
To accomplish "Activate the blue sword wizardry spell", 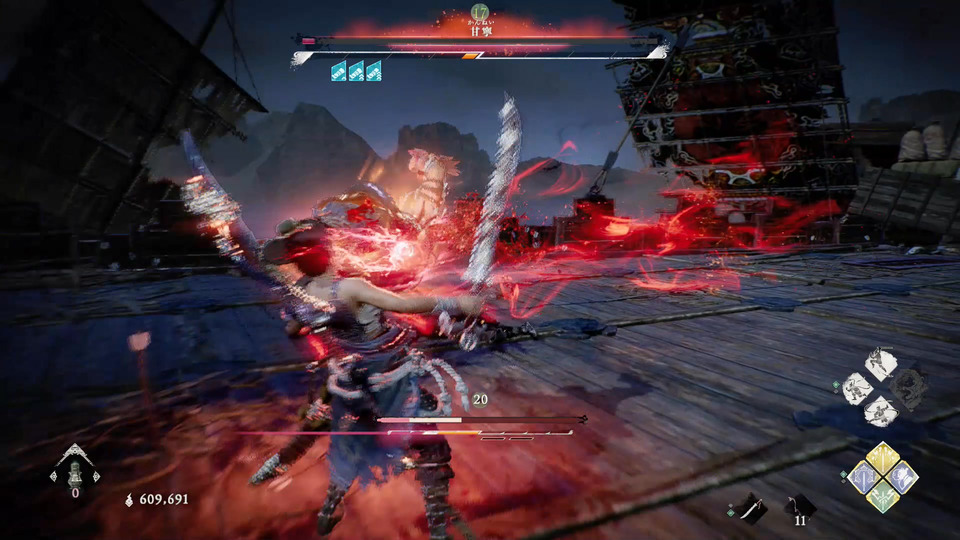I will (863, 477).
